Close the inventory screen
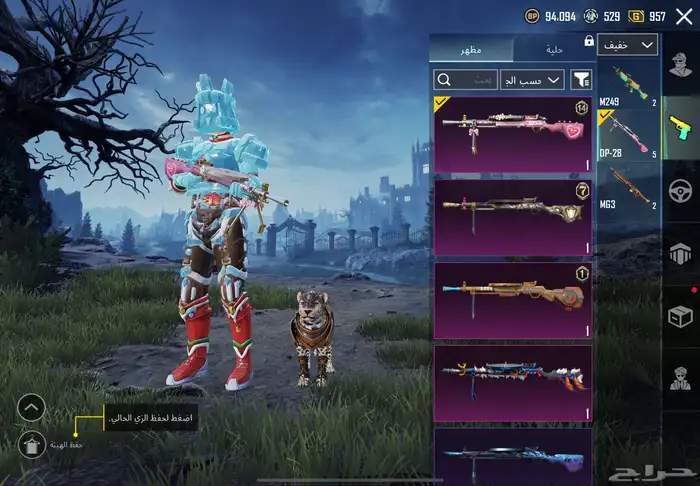The image size is (700, 486). click(x=683, y=16)
